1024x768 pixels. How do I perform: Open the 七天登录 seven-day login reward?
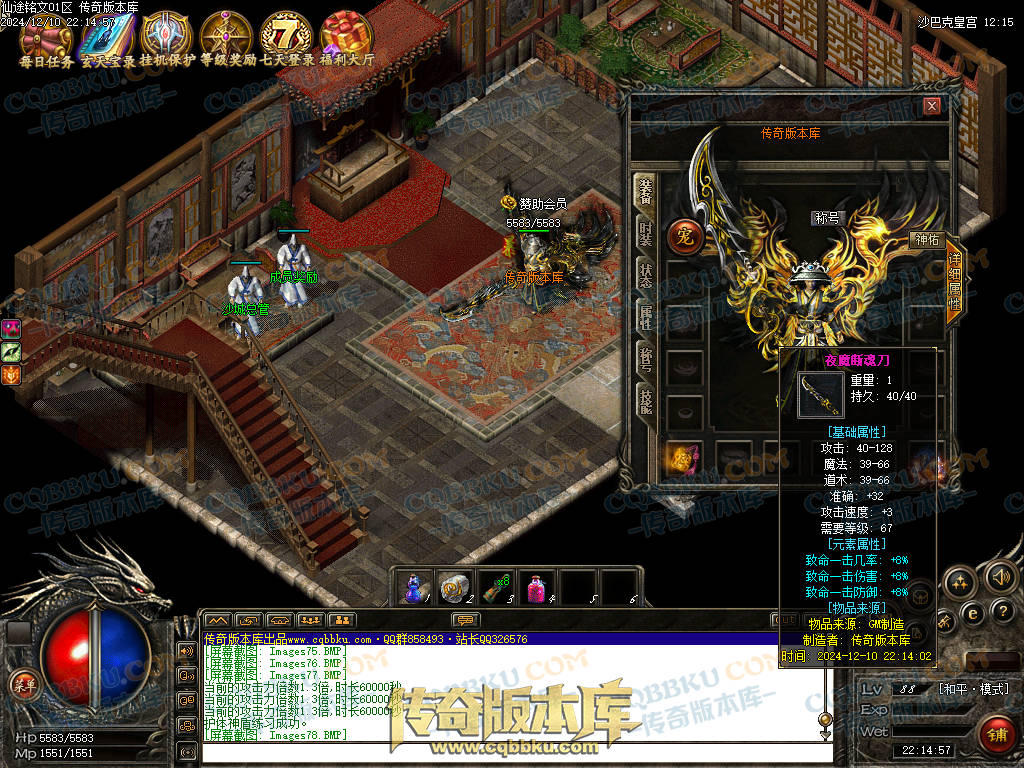pos(287,36)
